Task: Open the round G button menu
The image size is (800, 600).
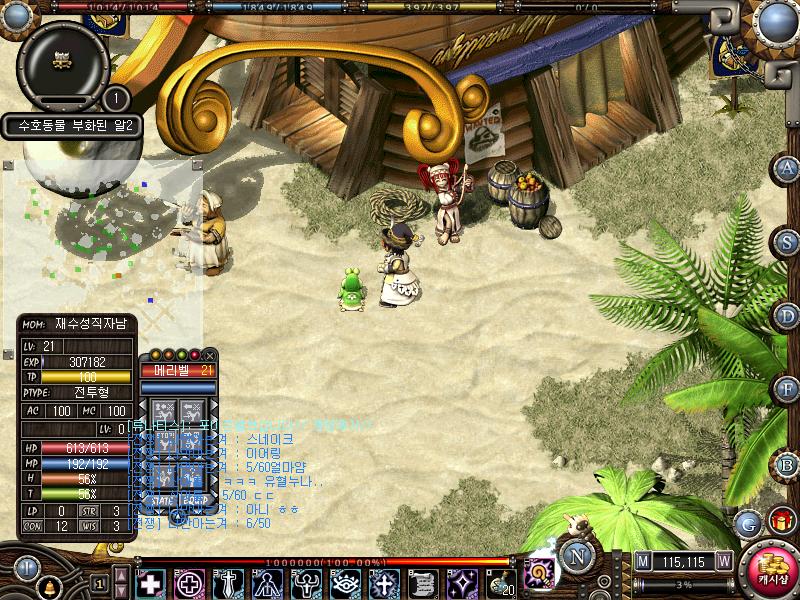Action: coord(747,523)
